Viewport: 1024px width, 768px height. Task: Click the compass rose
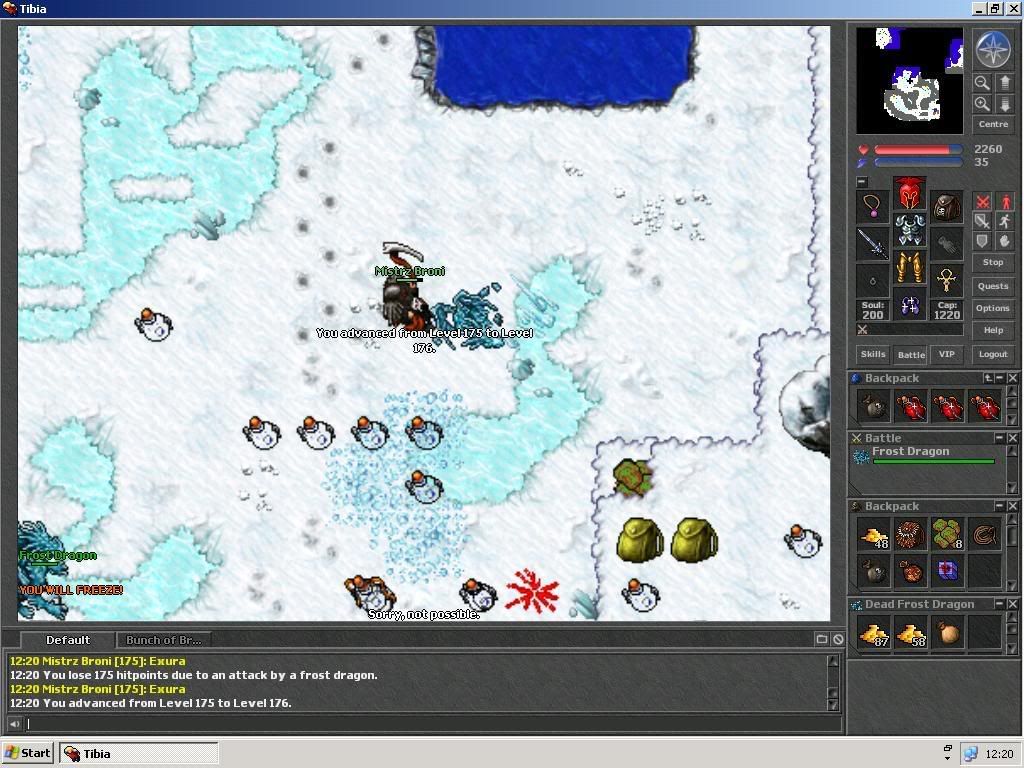(x=992, y=50)
